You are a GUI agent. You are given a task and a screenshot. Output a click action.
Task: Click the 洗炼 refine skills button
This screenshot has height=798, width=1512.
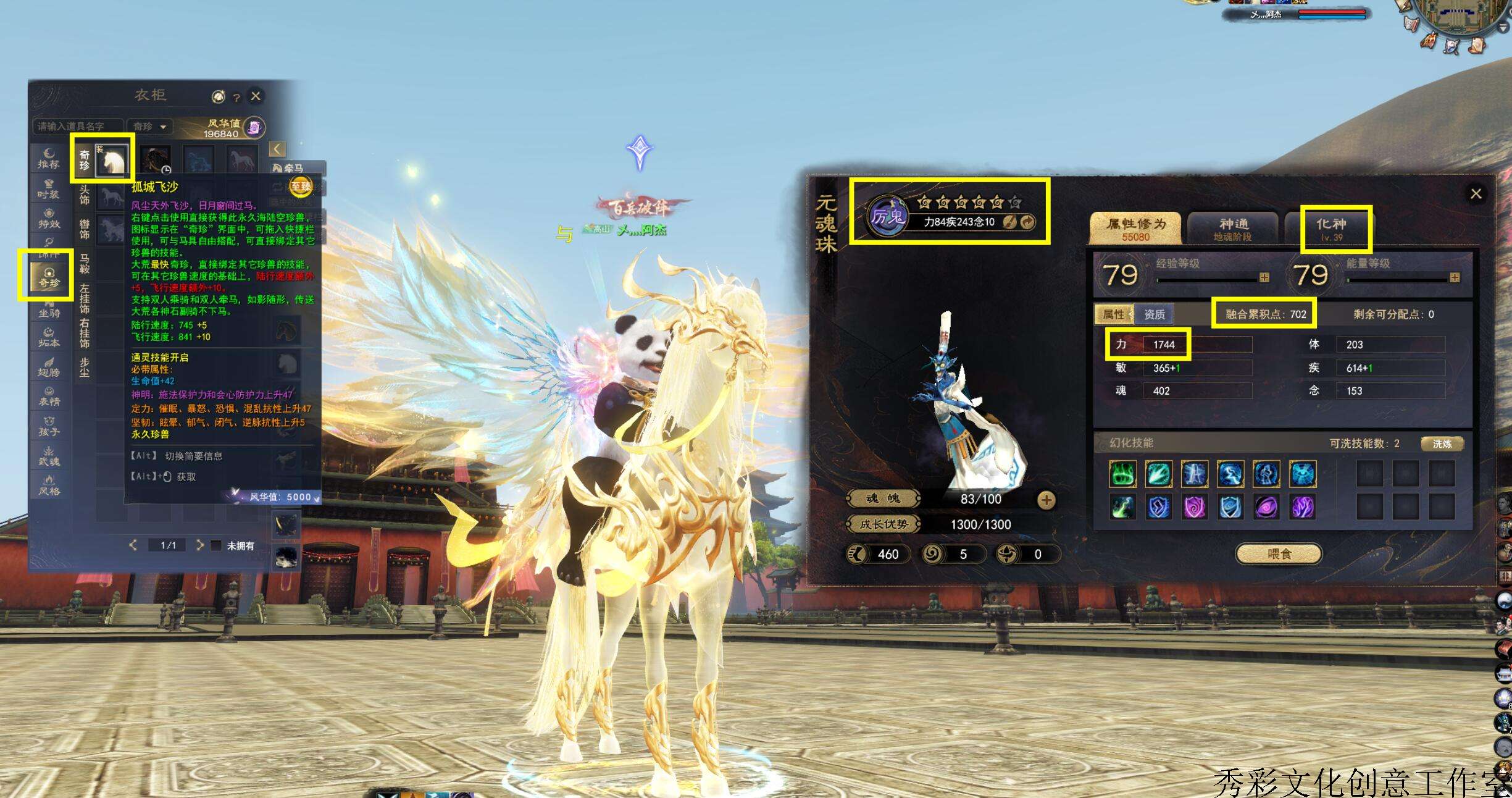tap(1442, 443)
